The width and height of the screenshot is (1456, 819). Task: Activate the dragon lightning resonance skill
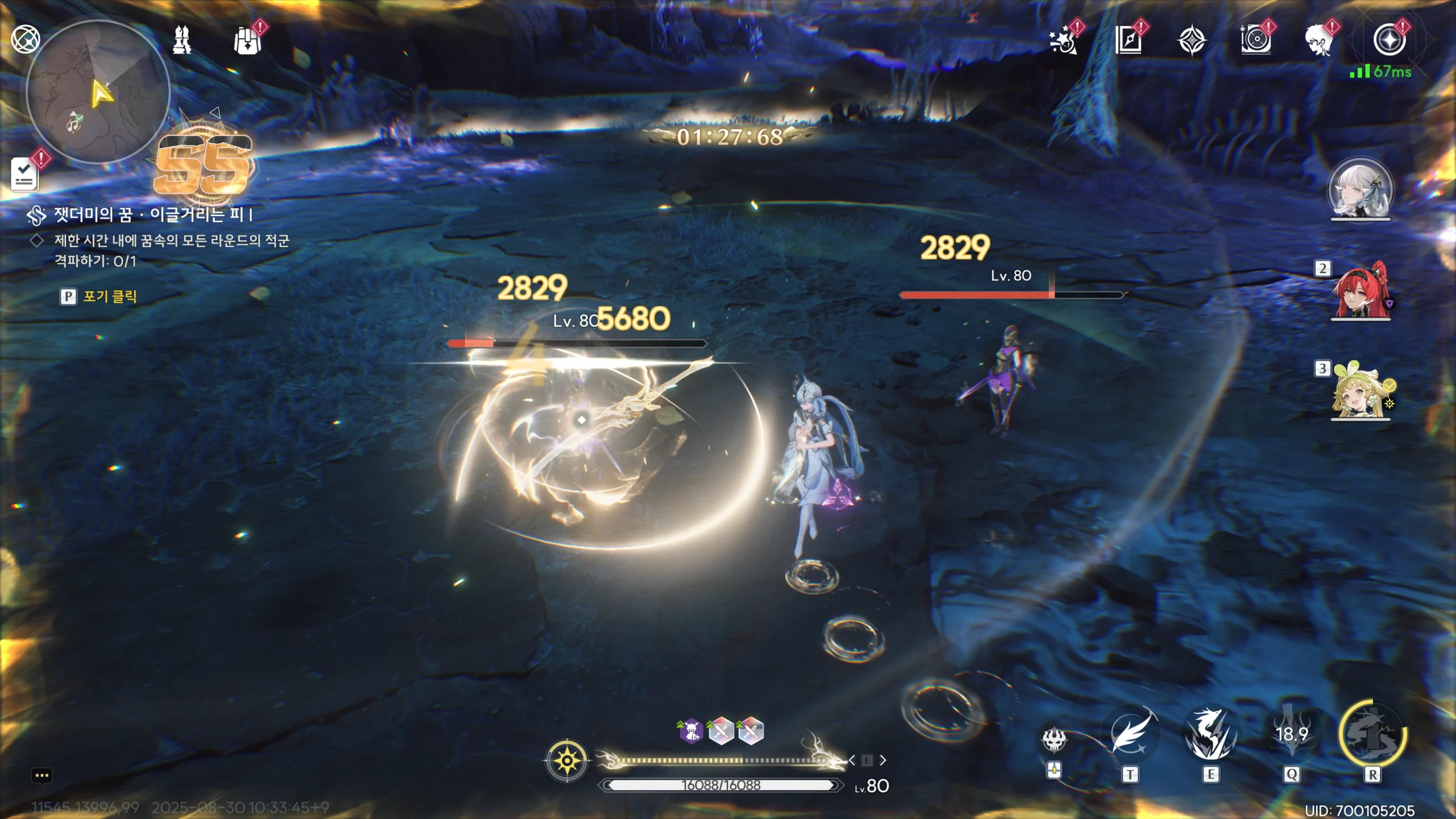click(1211, 734)
